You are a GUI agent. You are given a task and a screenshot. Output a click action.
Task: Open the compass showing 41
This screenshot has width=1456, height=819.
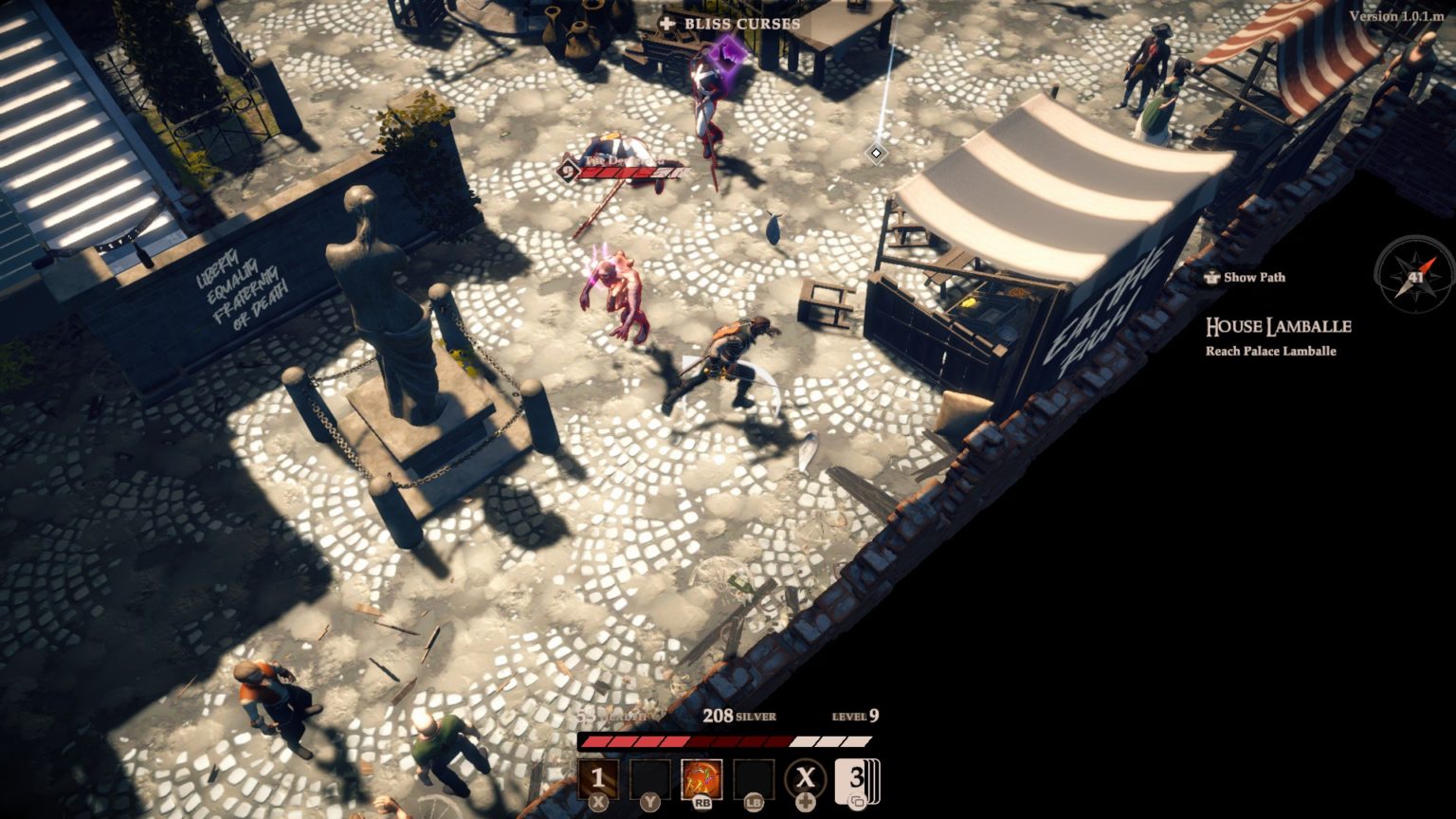coord(1414,277)
